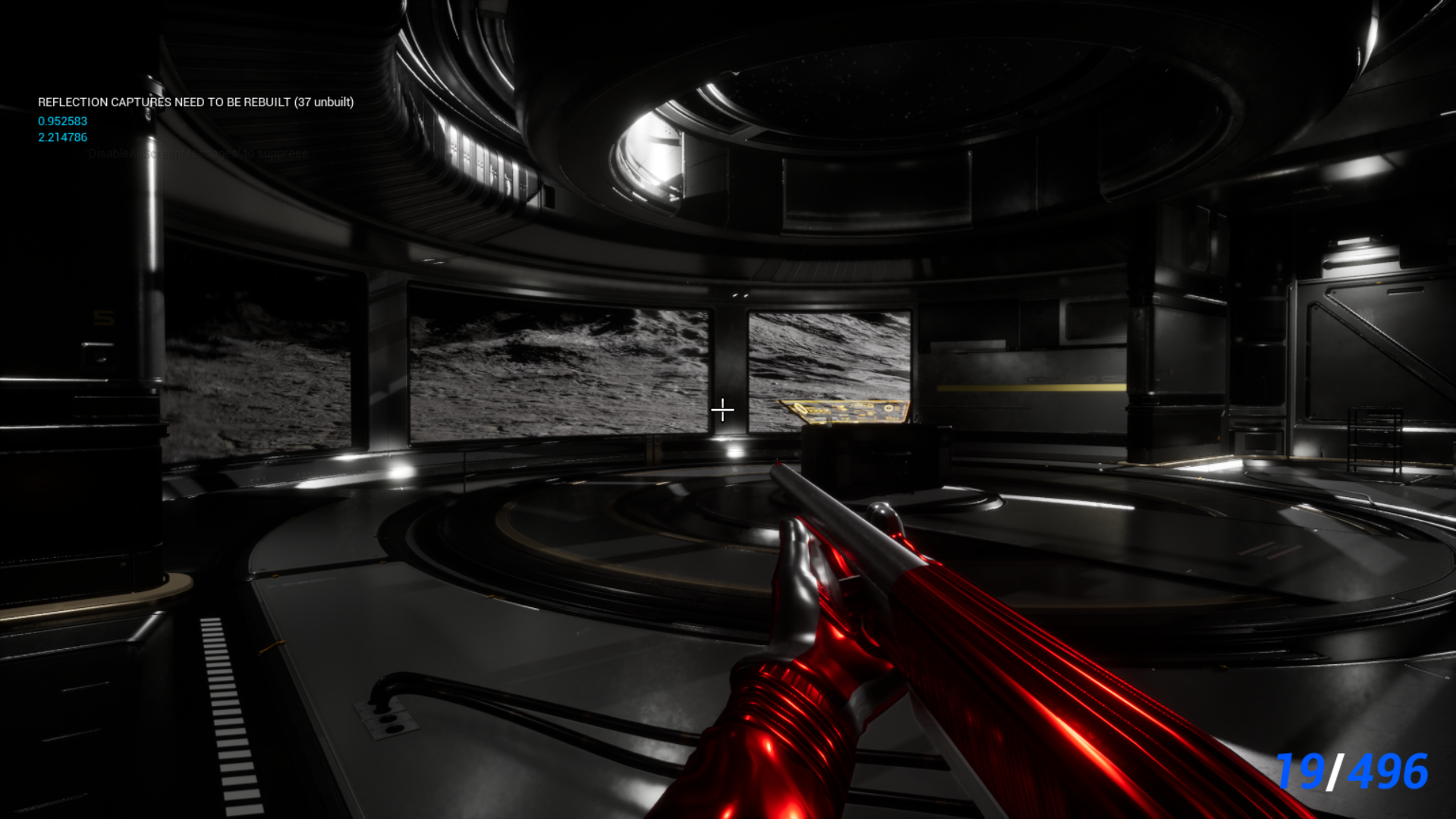Screen dimensions: 1456x819
Task: Select the center lunar surface display panel
Action: point(561,368)
